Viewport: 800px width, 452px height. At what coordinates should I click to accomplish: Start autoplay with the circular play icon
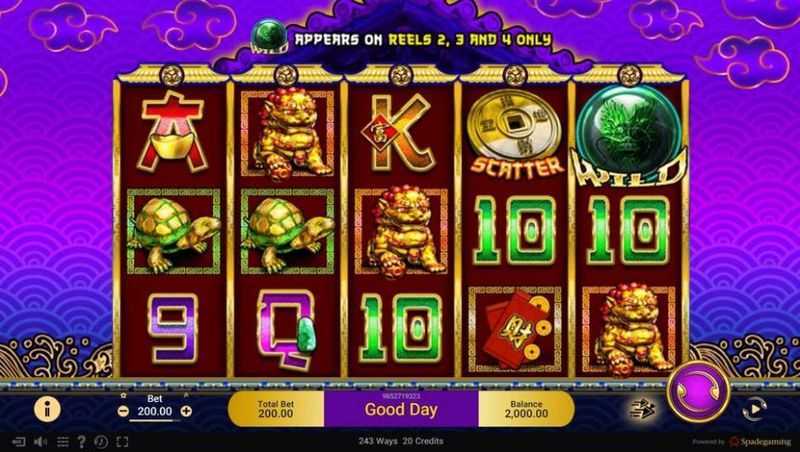[x=749, y=408]
